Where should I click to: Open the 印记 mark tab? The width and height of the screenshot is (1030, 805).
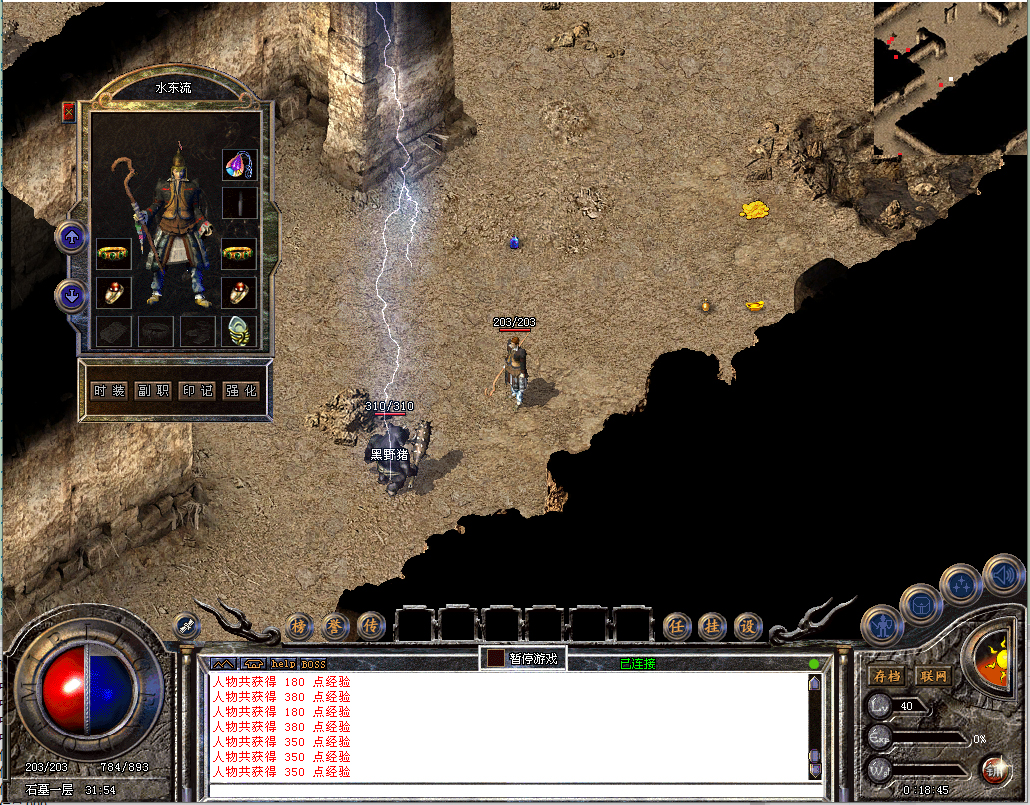[x=197, y=391]
